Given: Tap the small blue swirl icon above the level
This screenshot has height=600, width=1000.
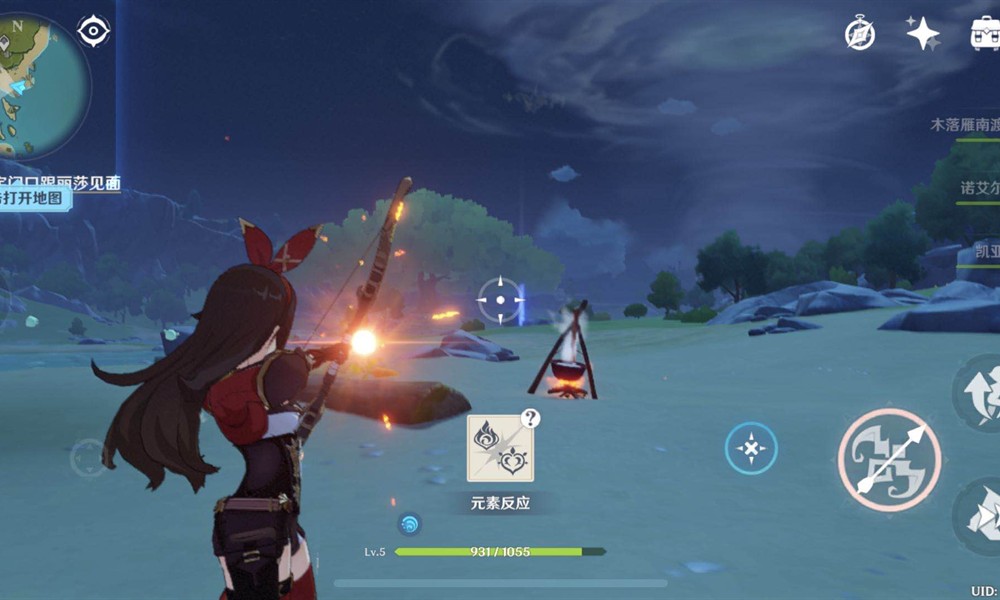Looking at the screenshot, I should (x=409, y=523).
